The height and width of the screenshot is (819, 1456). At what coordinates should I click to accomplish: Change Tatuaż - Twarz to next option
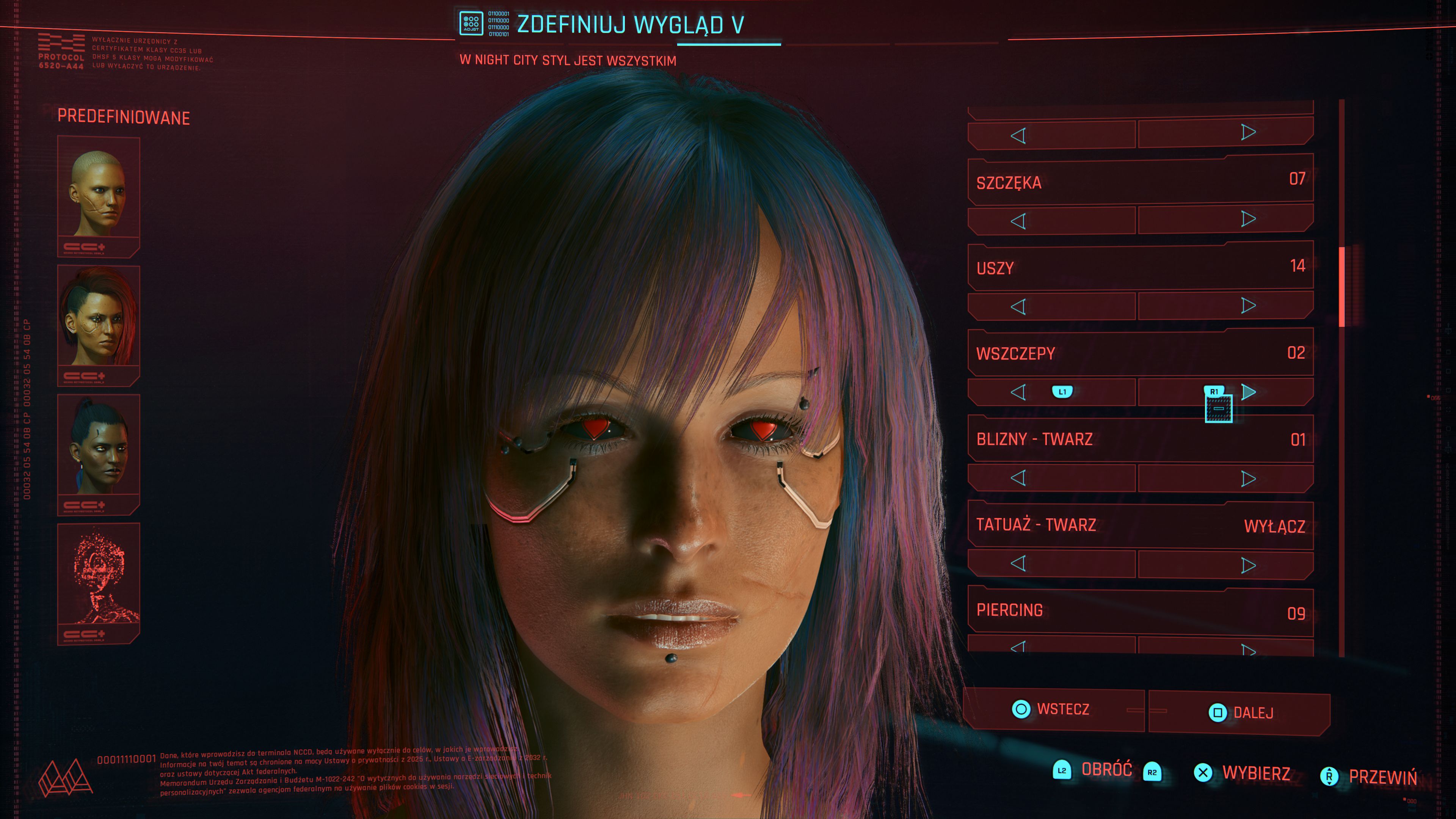click(1248, 565)
